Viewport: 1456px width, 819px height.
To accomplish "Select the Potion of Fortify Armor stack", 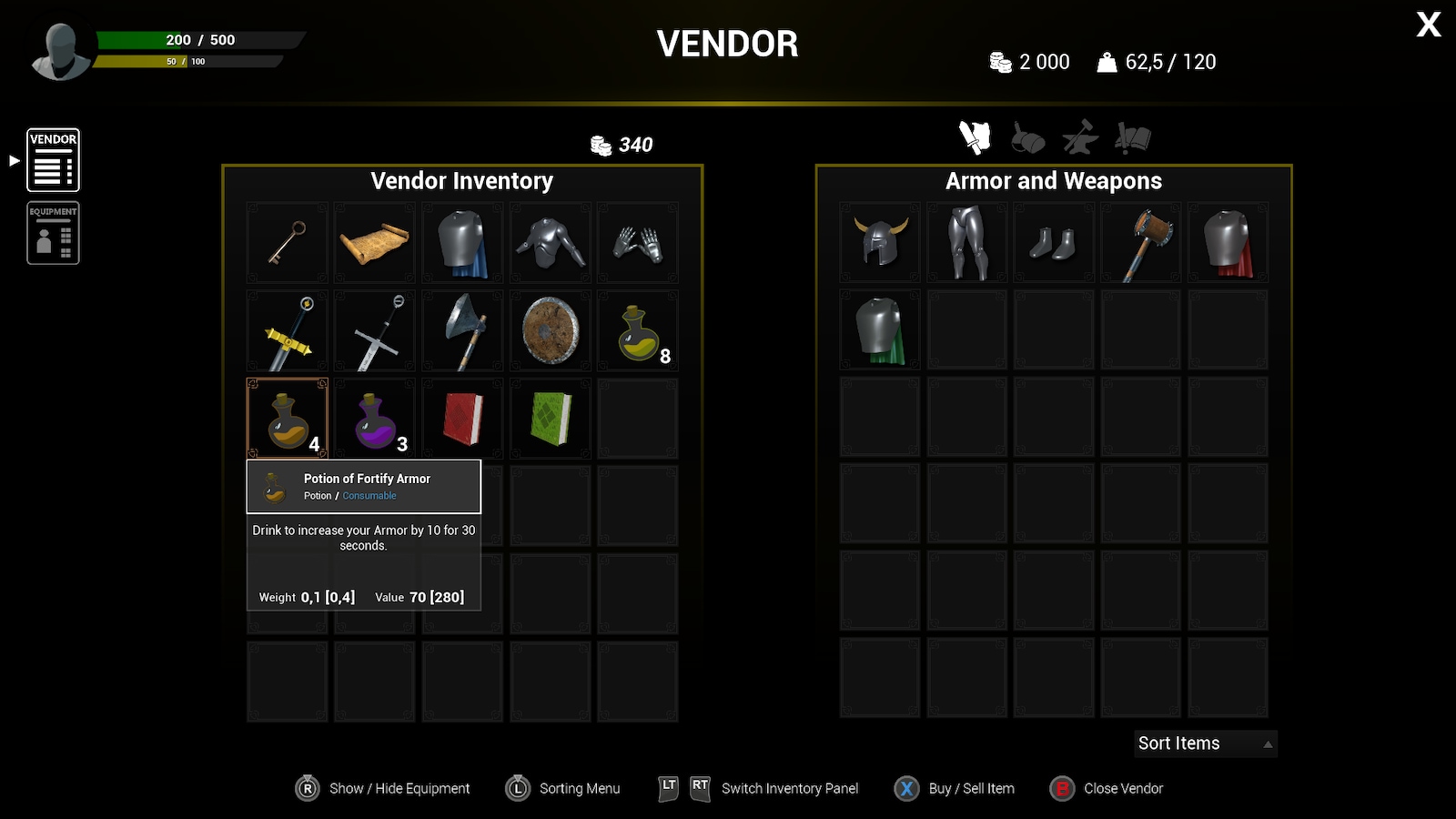I will pos(287,418).
